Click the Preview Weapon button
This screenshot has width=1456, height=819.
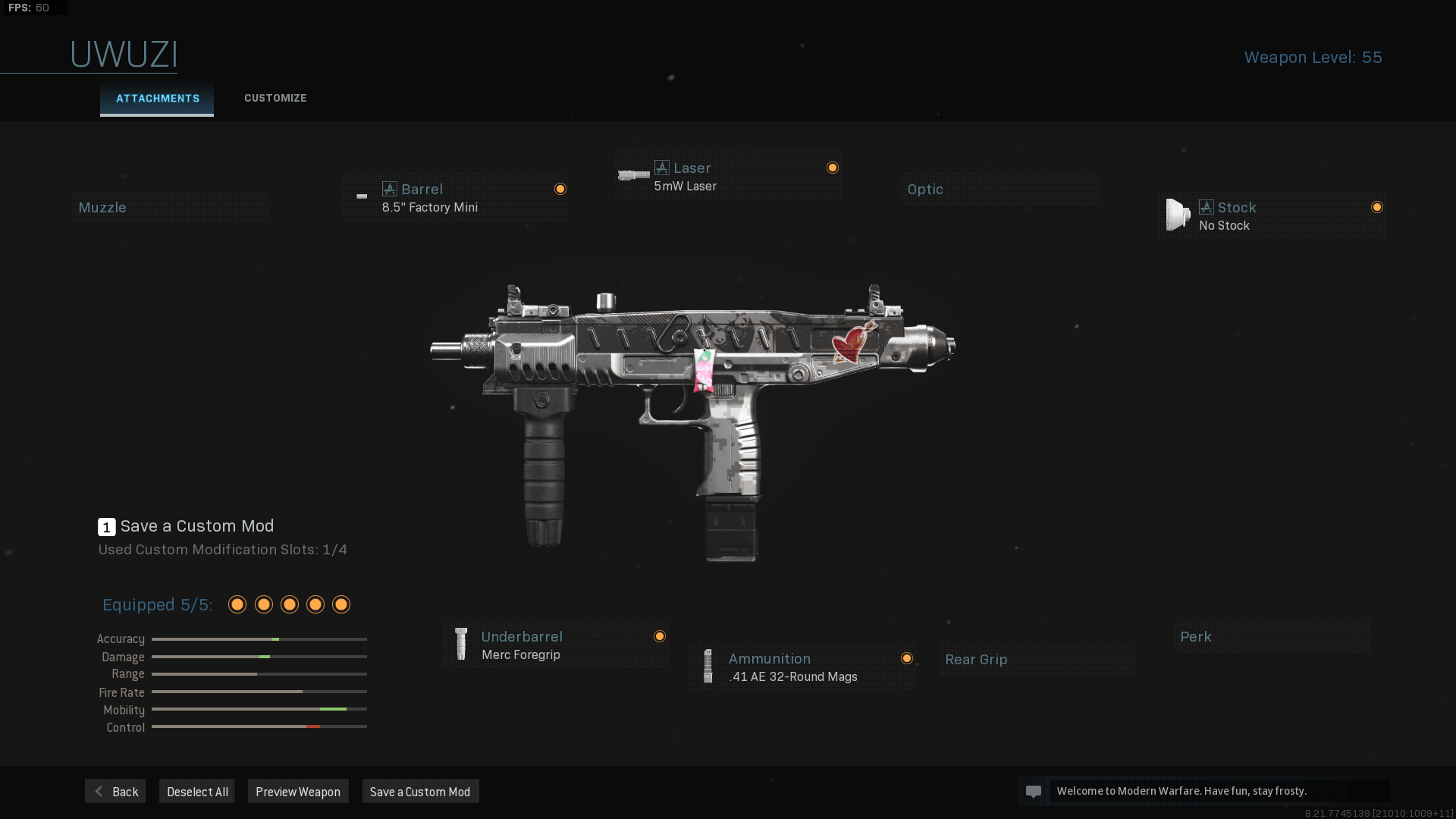pyautogui.click(x=298, y=791)
